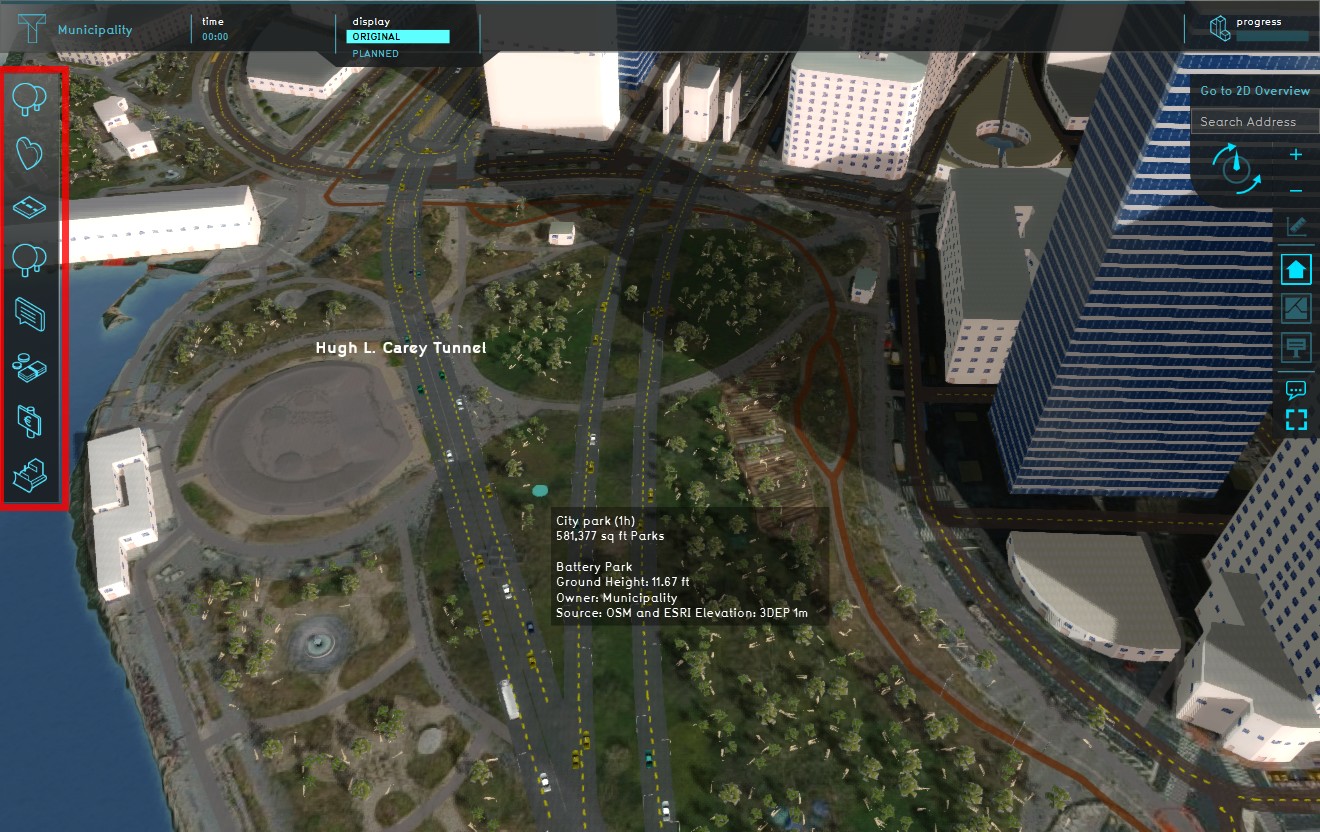Open the heart icon in left toolbar
The image size is (1320, 832).
click(31, 153)
